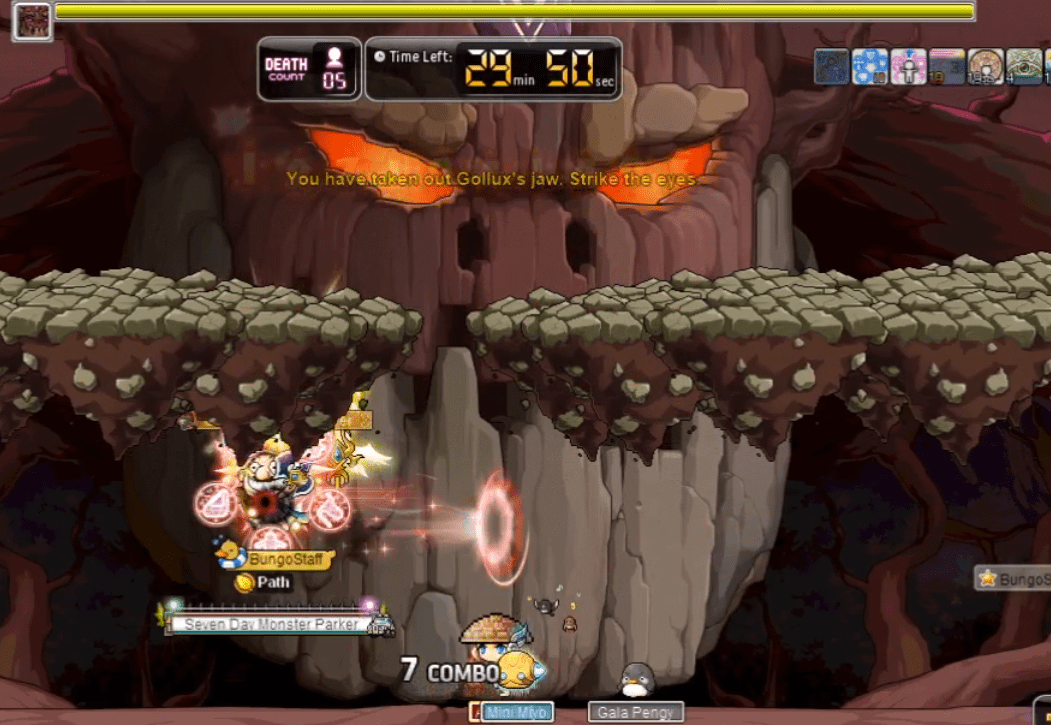Viewport: 1051px width, 725px height.
Task: Click the blue hexagon cluster buff icon
Action: point(870,67)
